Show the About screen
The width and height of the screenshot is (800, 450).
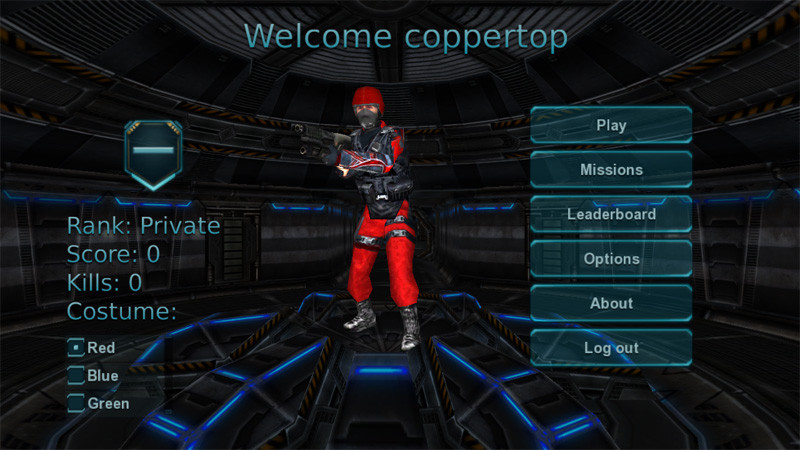(x=611, y=303)
